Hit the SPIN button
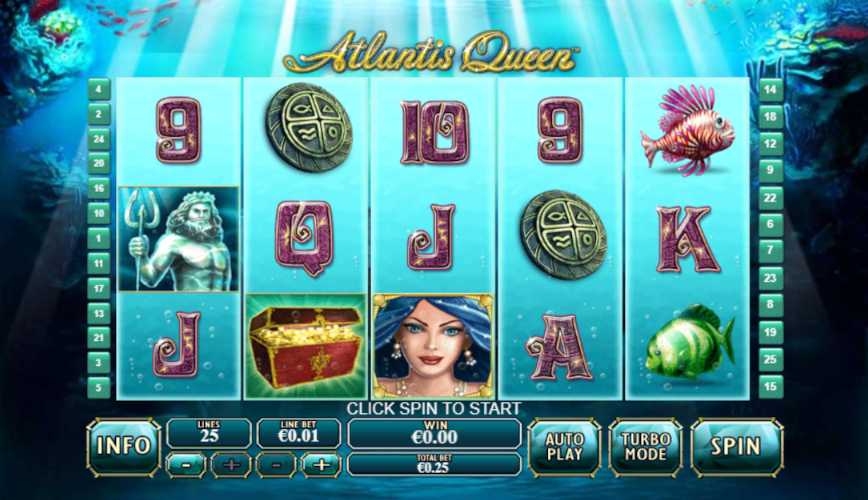The width and height of the screenshot is (868, 500). coord(736,446)
